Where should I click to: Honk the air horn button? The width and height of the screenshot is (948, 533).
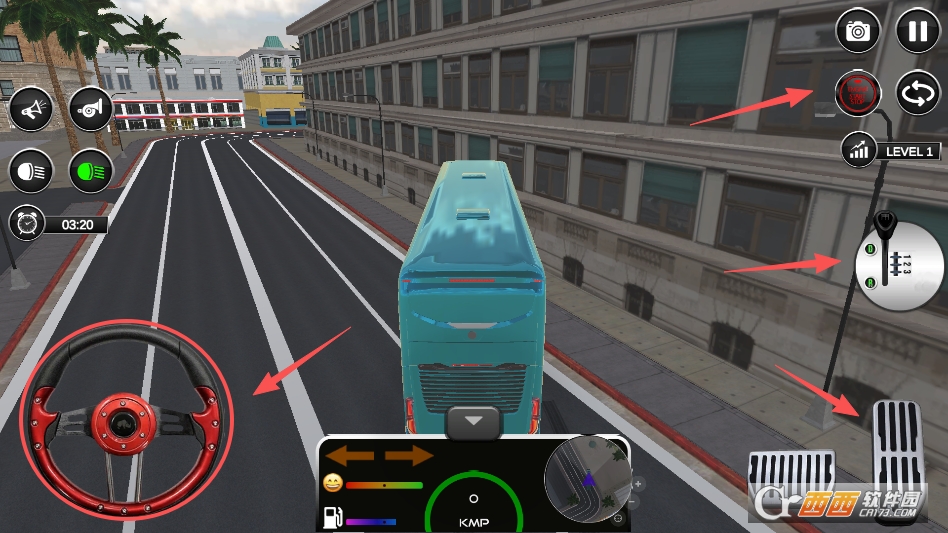point(91,109)
